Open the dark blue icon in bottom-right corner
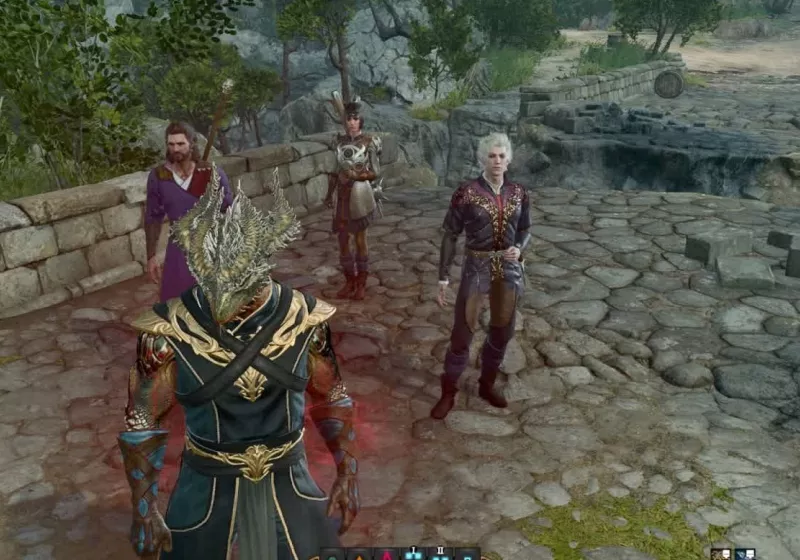Viewport: 800px width, 560px height. tap(744, 554)
